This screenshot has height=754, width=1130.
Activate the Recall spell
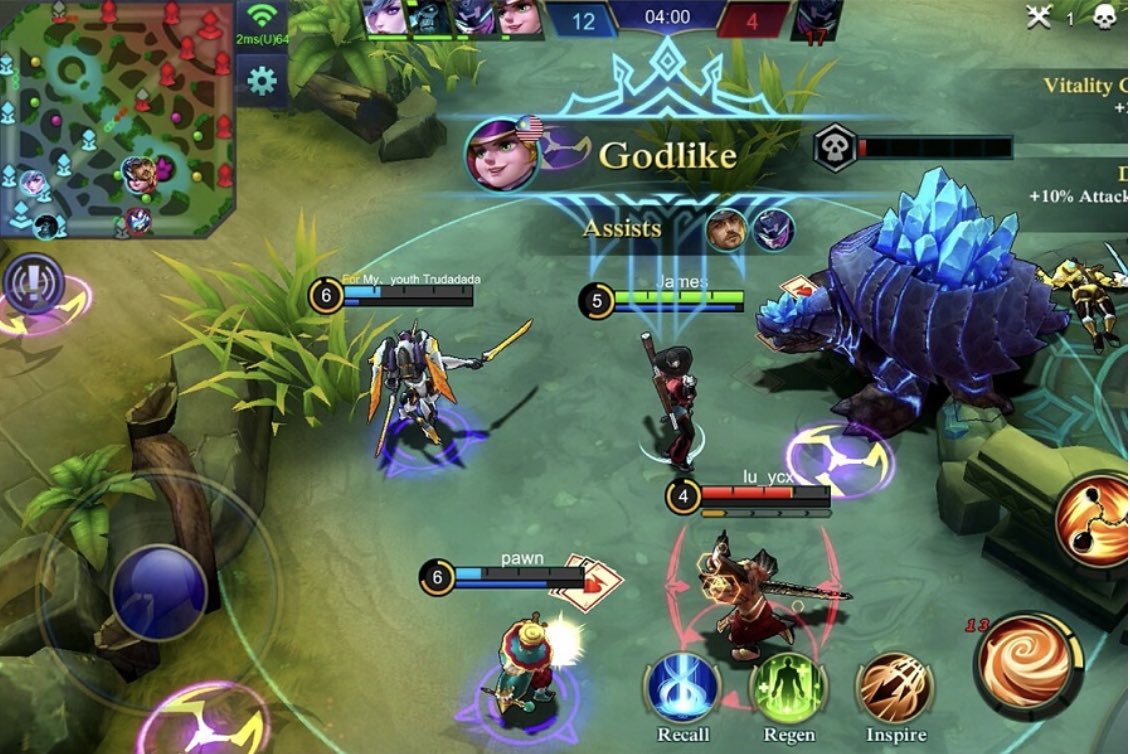tap(684, 688)
